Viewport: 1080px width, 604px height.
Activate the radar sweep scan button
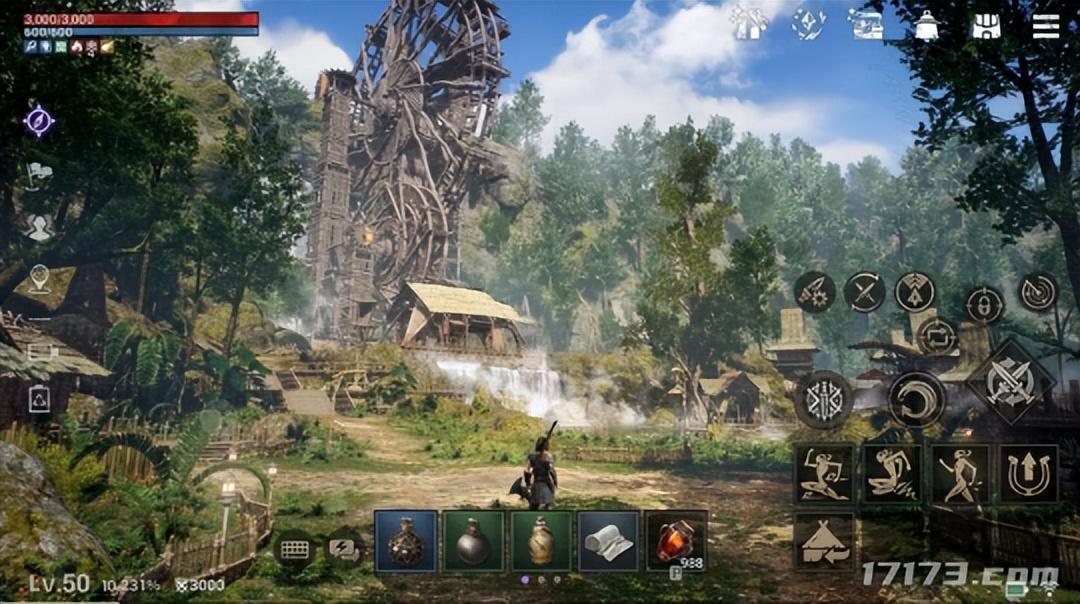click(1038, 291)
